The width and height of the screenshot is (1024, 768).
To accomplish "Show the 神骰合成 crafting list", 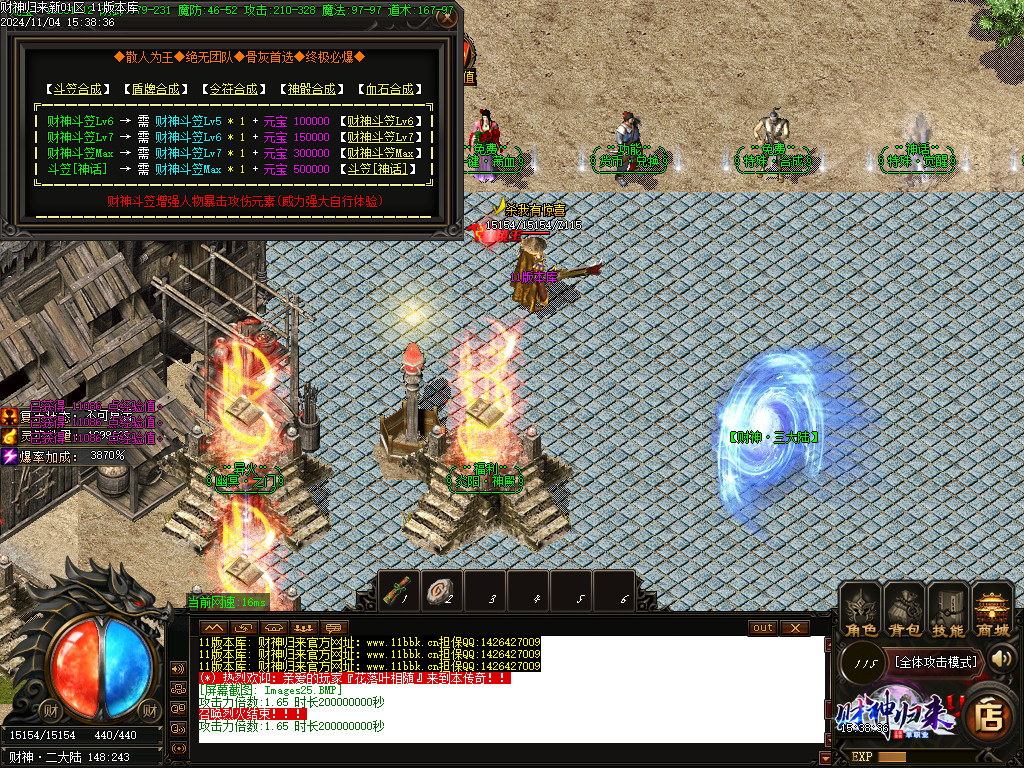I will (x=309, y=89).
